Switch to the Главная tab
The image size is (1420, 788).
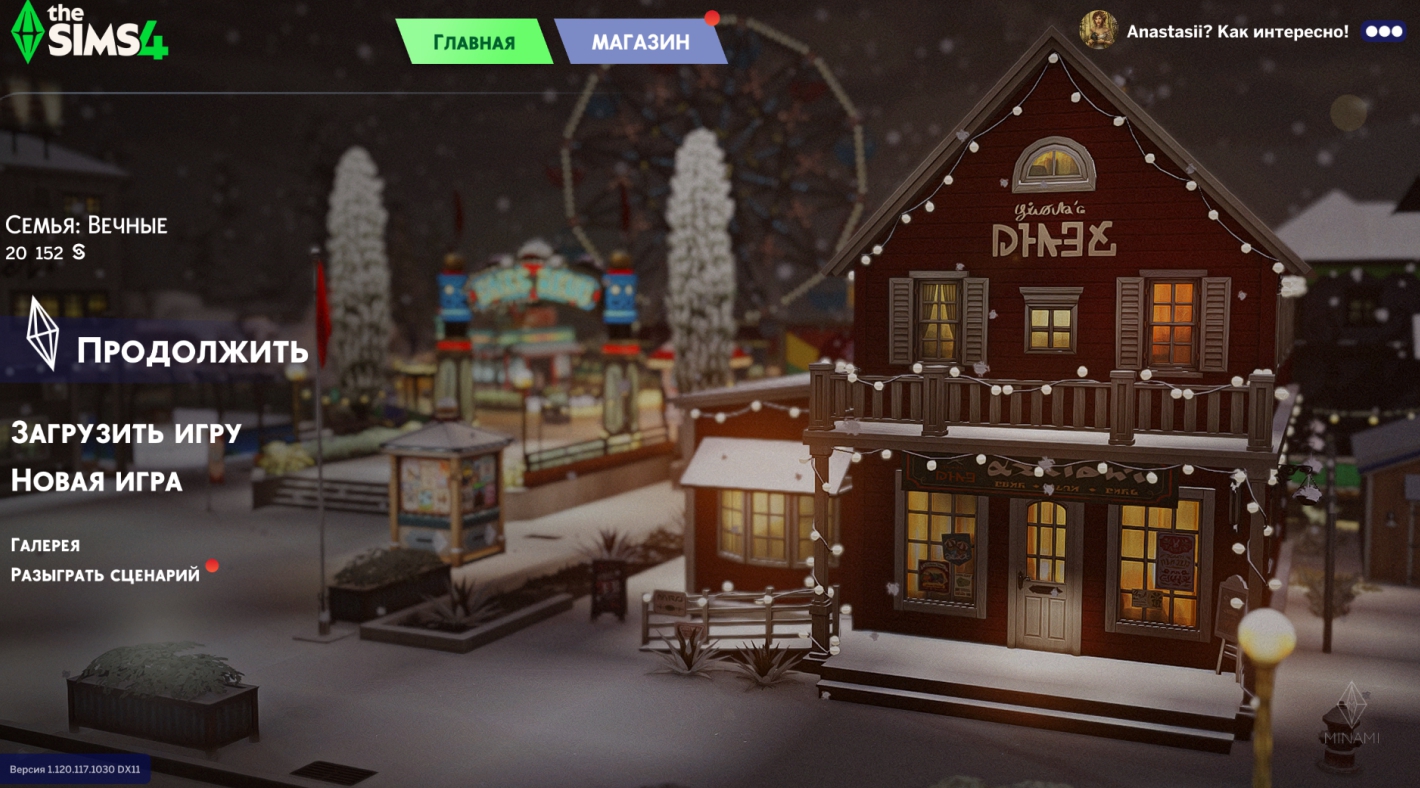coord(474,42)
